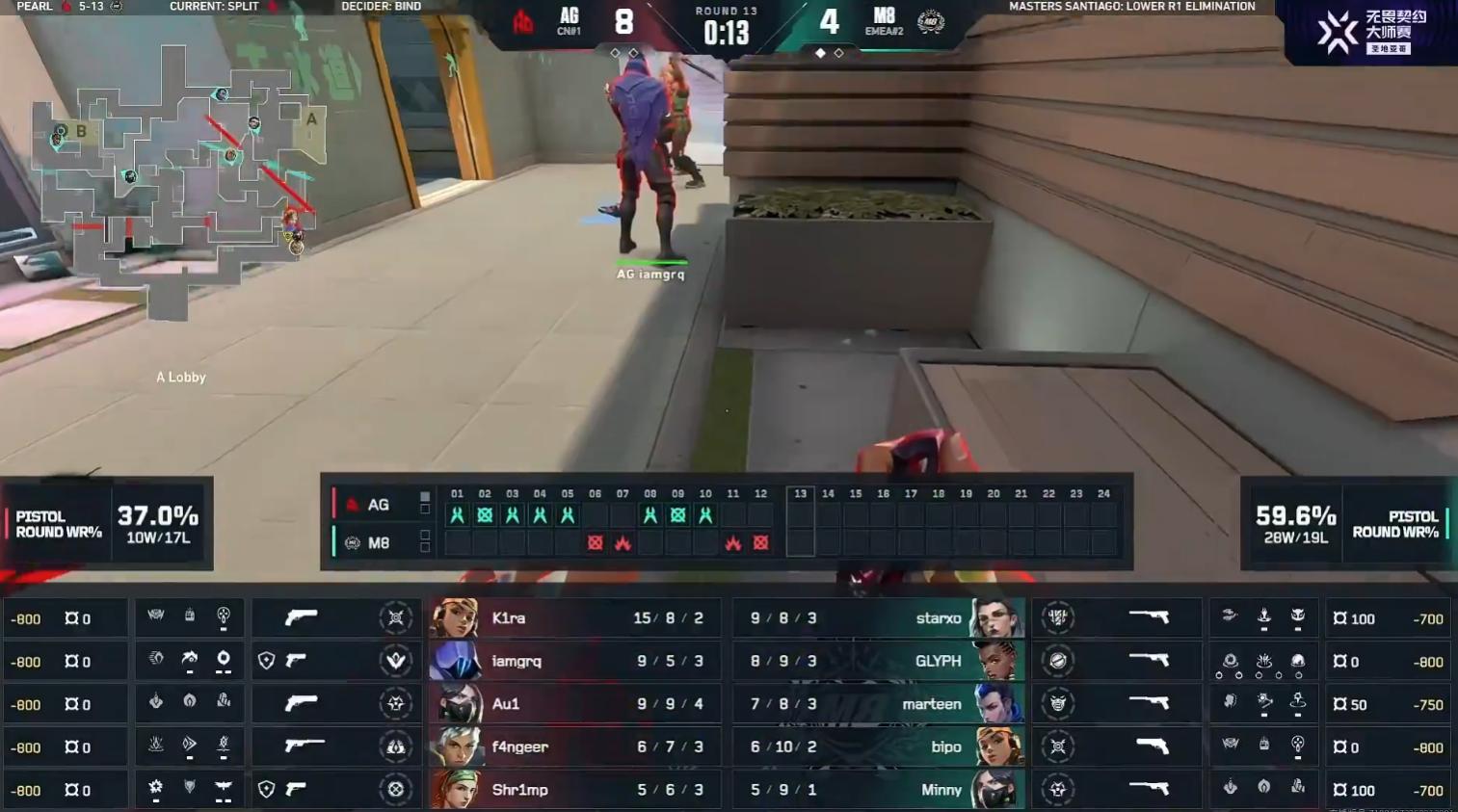The image size is (1458, 812).
Task: Click the minimap of the map
Action: [178, 178]
